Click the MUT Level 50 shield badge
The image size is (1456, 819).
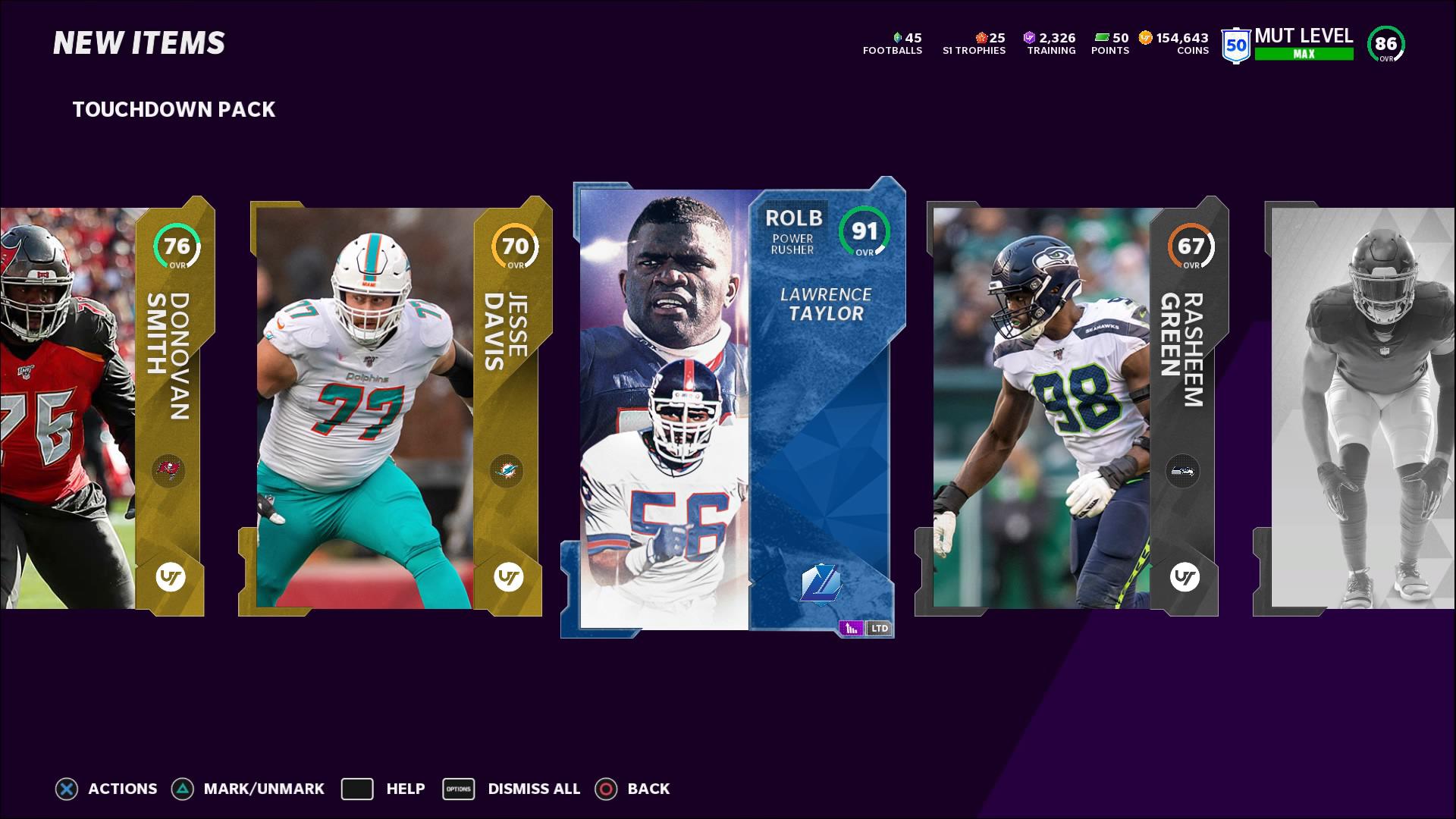coord(1235,44)
